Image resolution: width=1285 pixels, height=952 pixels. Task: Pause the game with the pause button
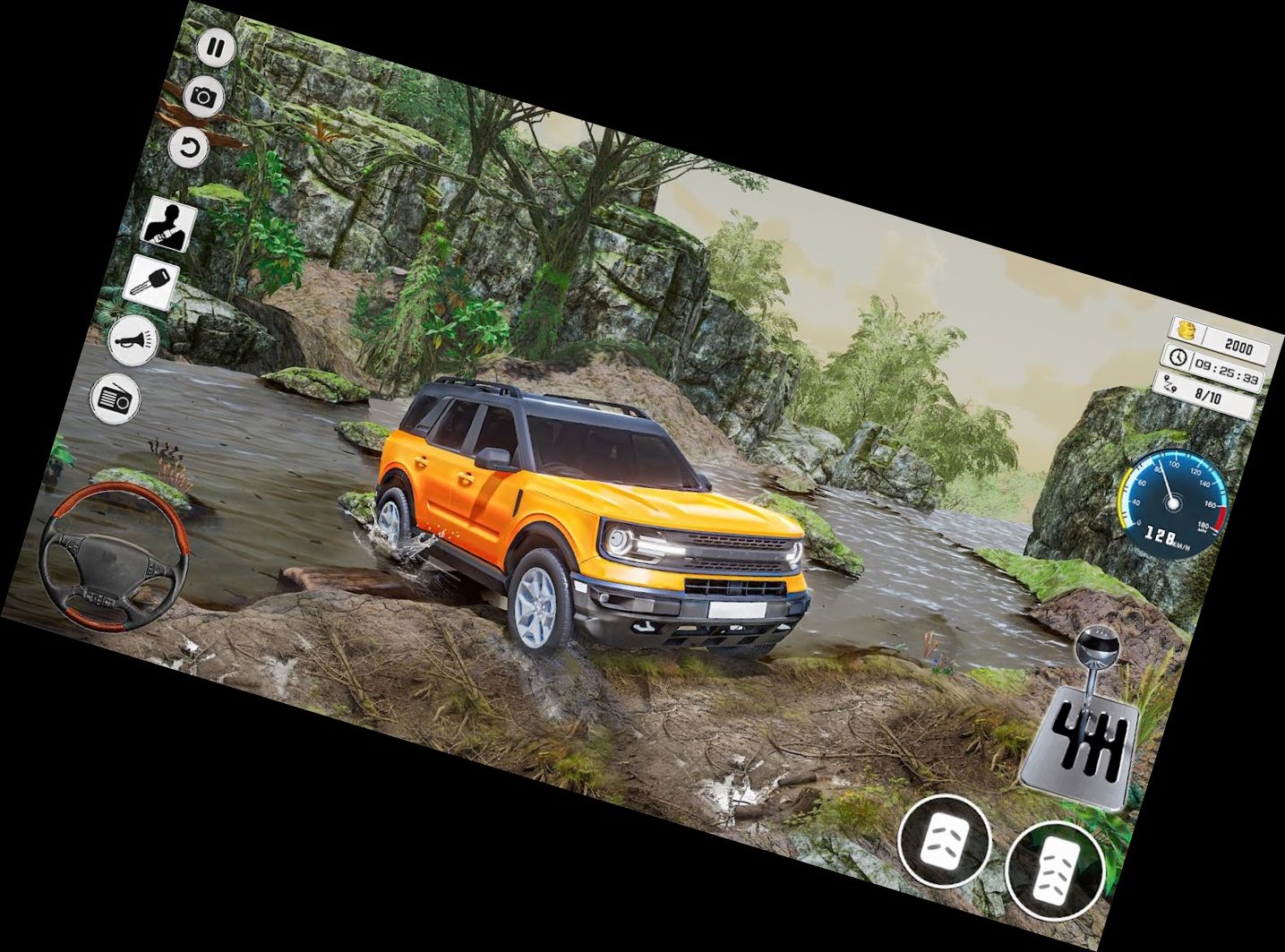click(x=216, y=47)
